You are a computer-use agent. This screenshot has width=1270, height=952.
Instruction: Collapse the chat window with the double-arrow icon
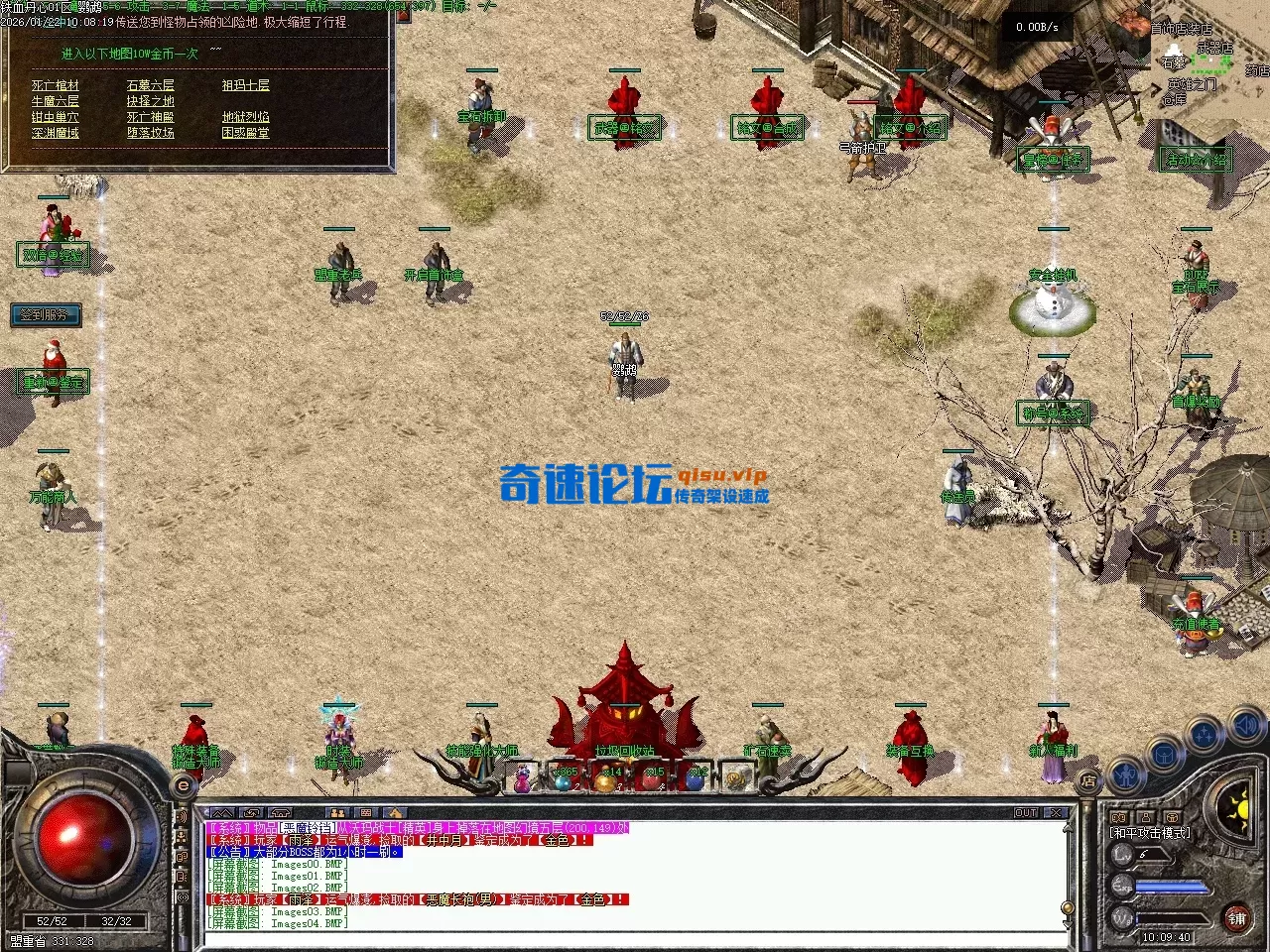tap(221, 813)
